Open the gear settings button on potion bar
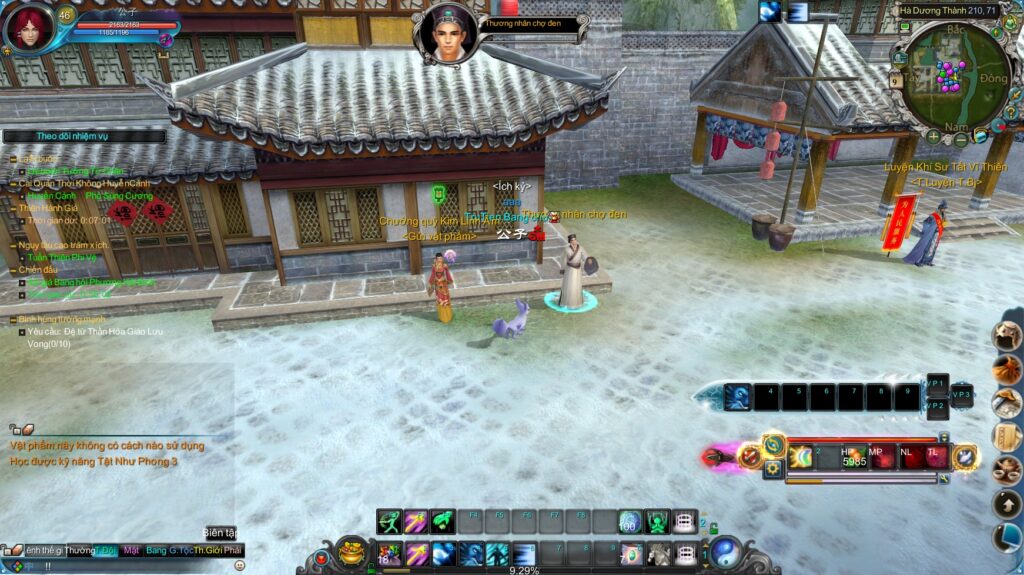Viewport: 1024px width, 575px height. (773, 468)
